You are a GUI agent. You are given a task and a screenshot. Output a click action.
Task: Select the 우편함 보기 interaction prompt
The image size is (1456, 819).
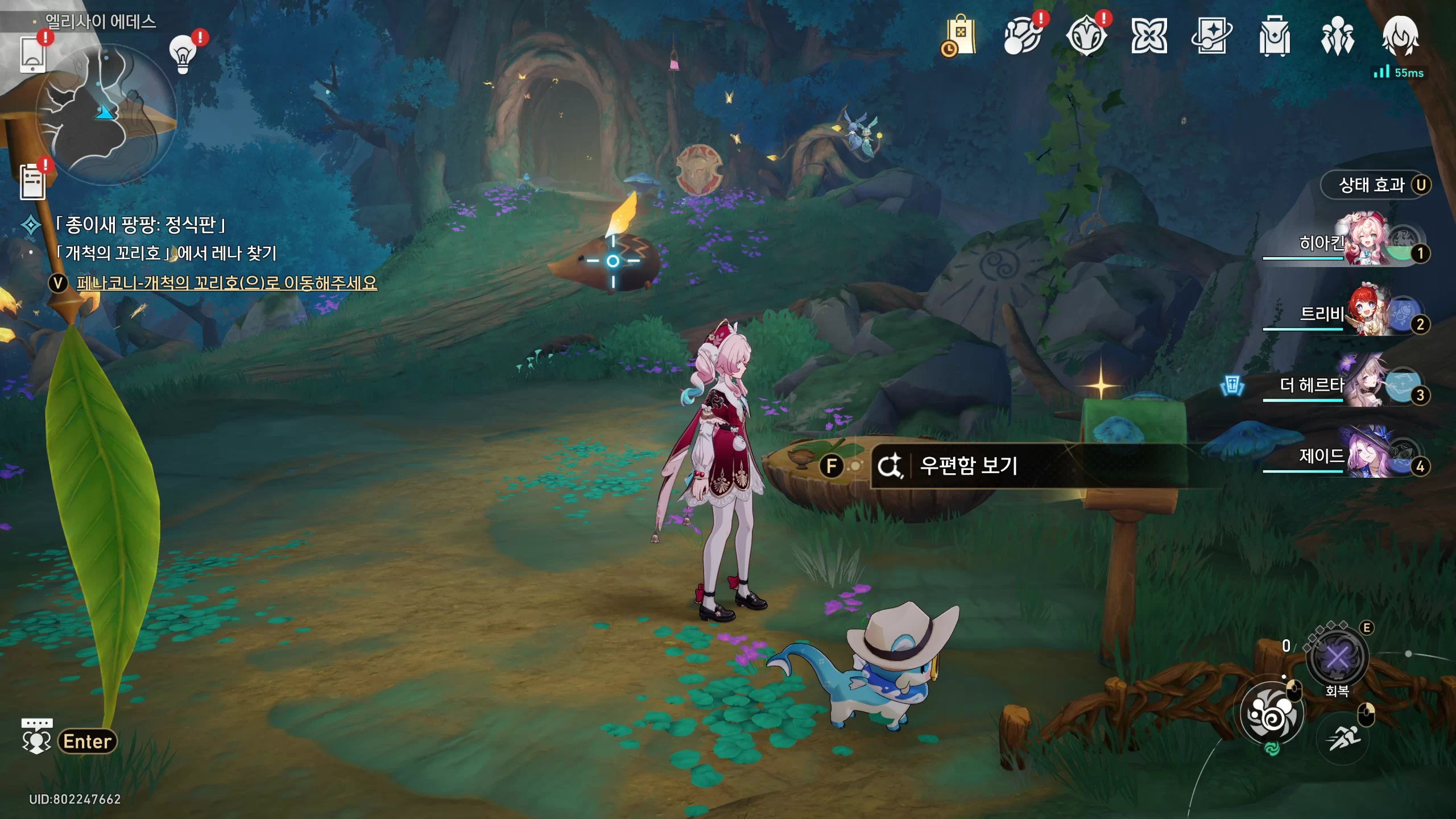click(967, 466)
